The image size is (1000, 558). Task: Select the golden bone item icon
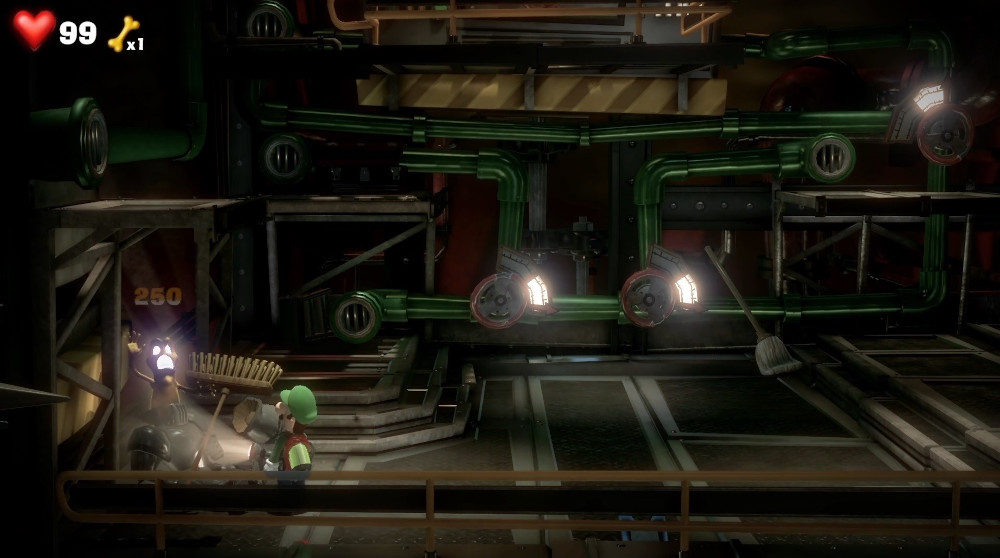coord(122,32)
